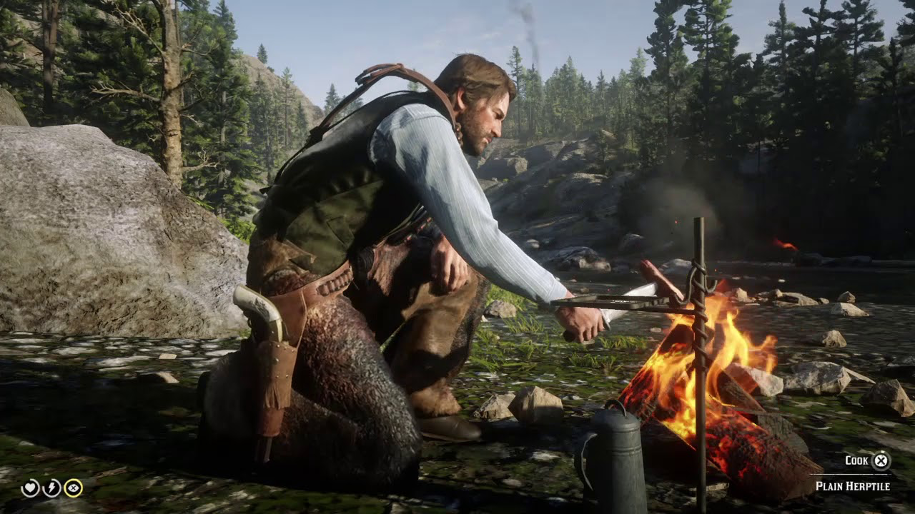Activate the Dead Eye core icon
Image resolution: width=916 pixels, height=514 pixels.
(73, 488)
